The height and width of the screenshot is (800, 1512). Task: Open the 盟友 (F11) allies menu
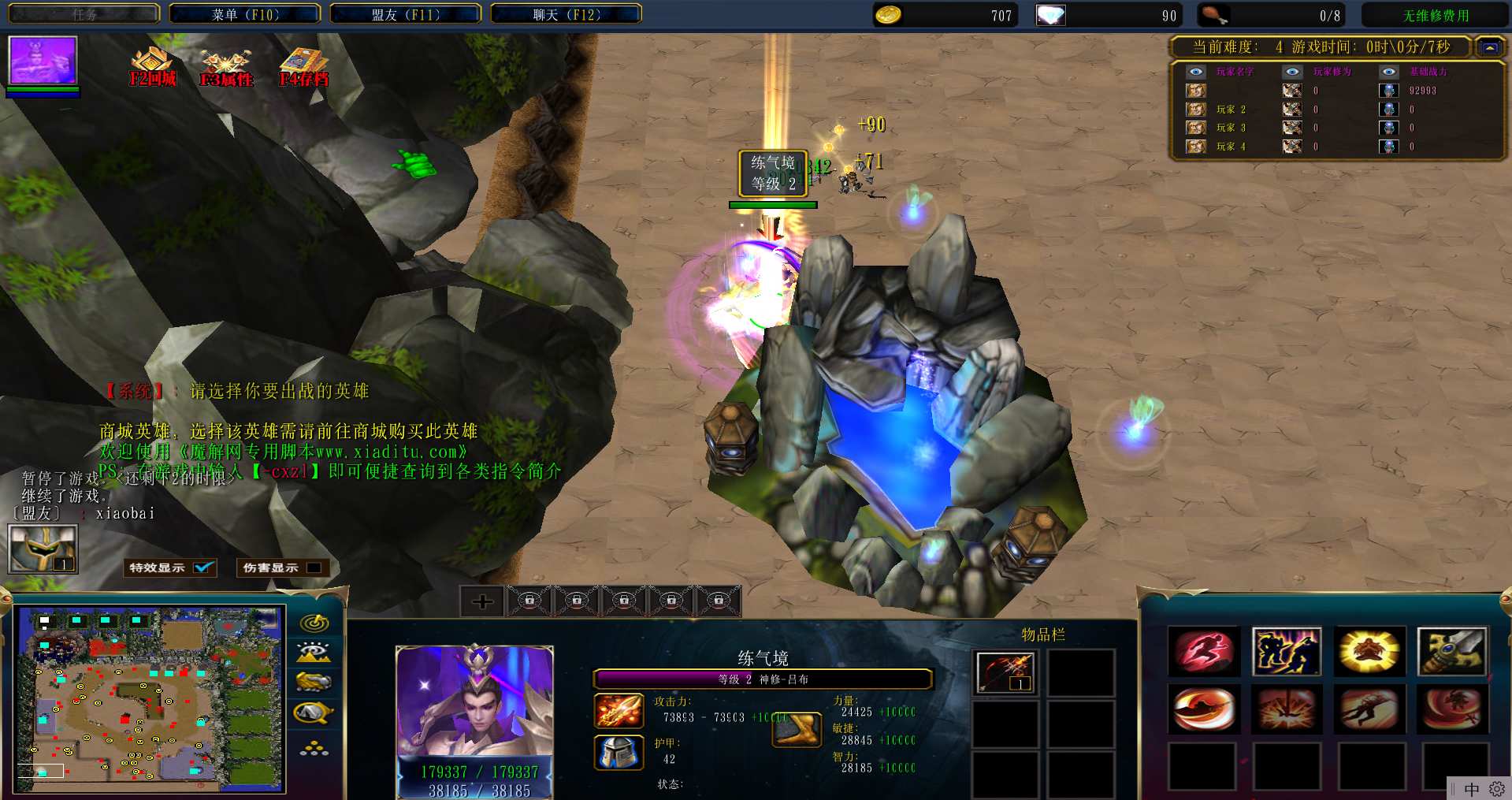405,14
